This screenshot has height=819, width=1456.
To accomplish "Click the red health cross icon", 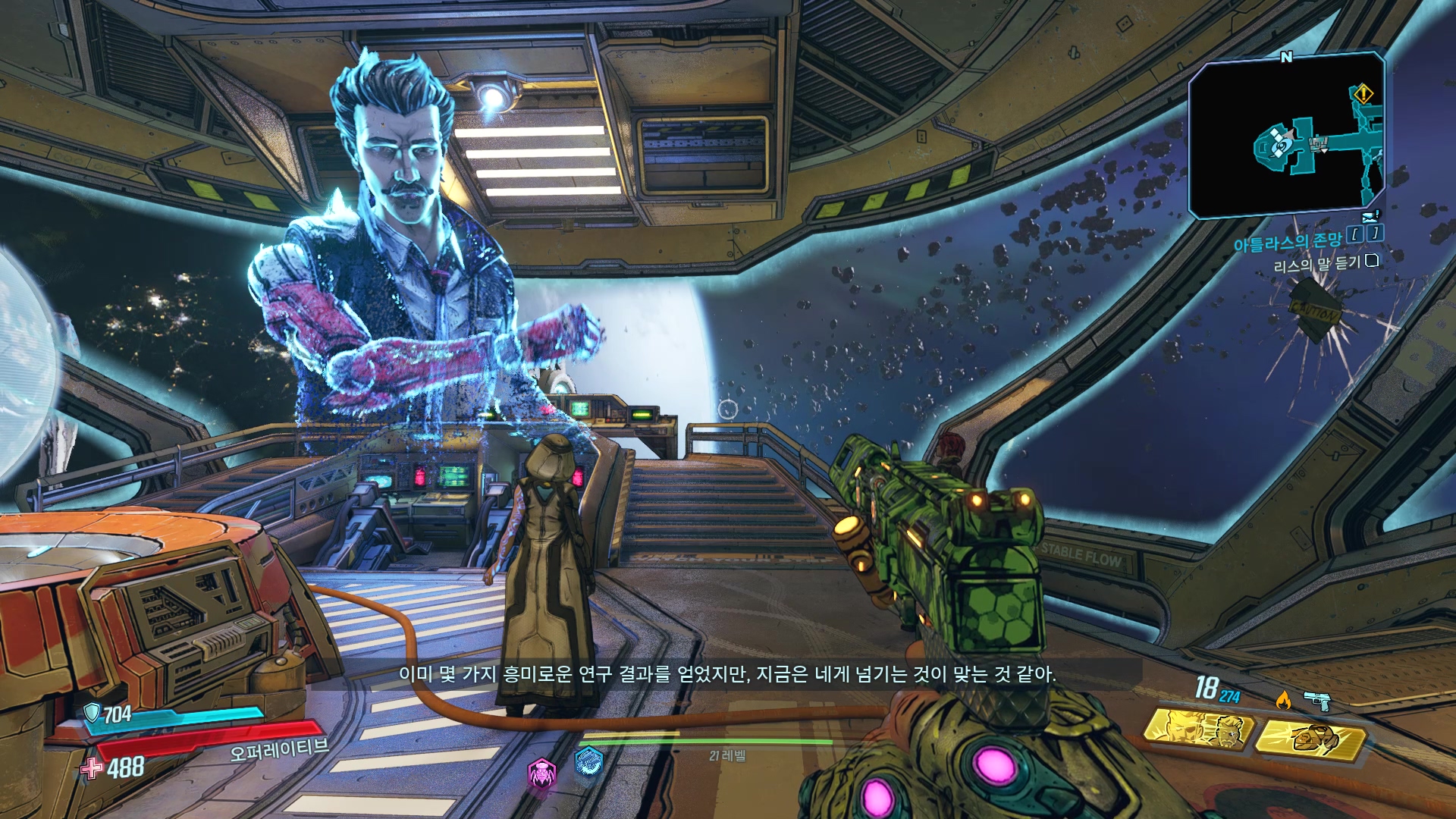I will click(x=92, y=768).
